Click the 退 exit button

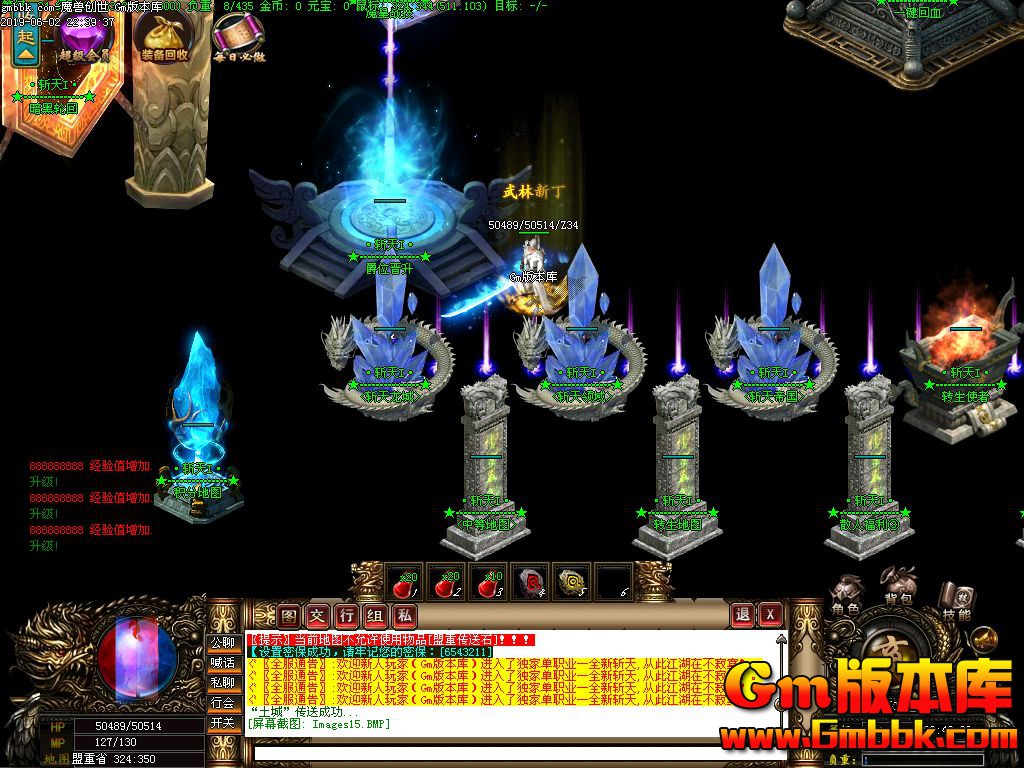coord(742,615)
